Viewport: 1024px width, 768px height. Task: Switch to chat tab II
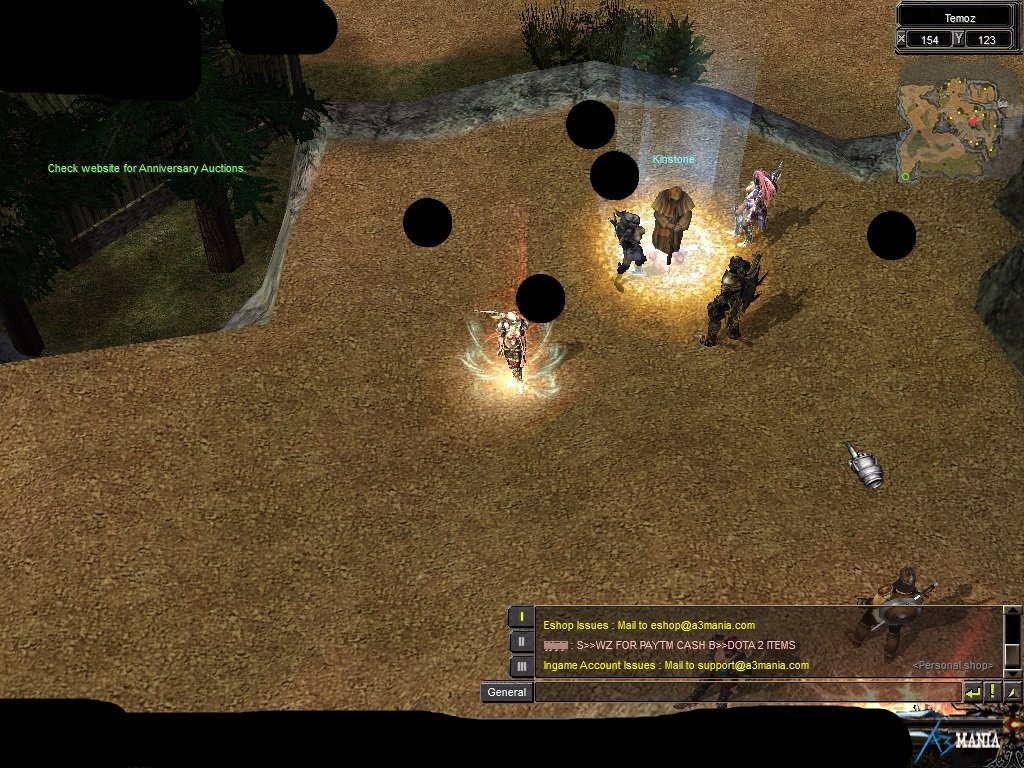point(521,641)
